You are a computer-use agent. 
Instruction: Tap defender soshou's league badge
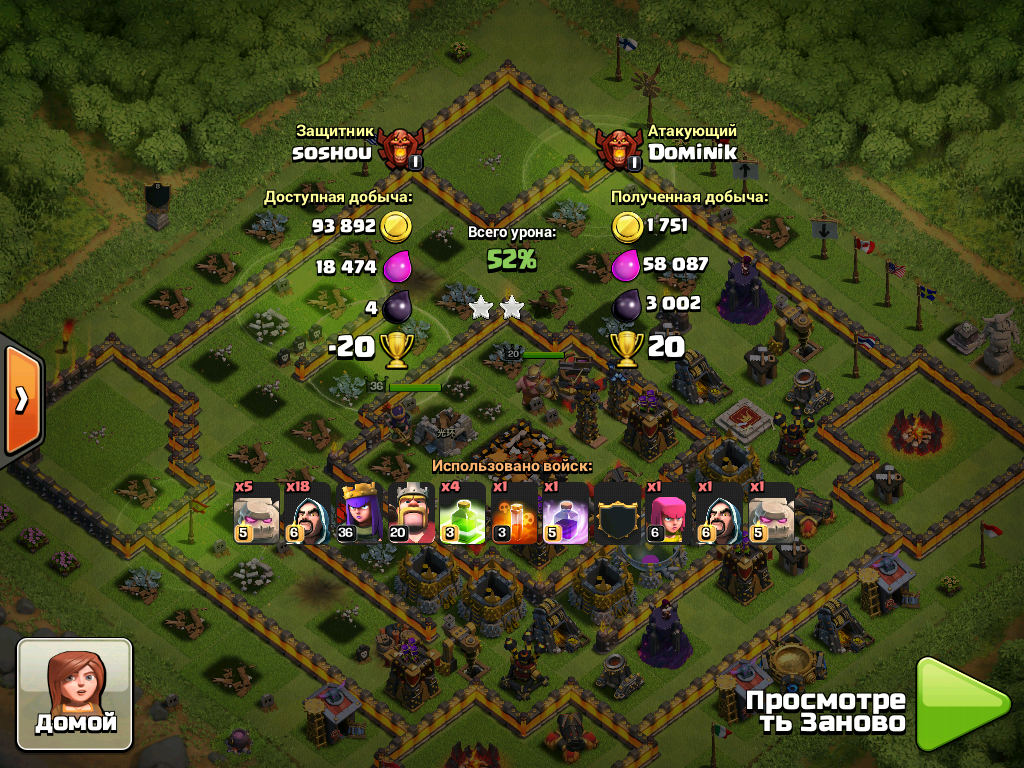[400, 149]
